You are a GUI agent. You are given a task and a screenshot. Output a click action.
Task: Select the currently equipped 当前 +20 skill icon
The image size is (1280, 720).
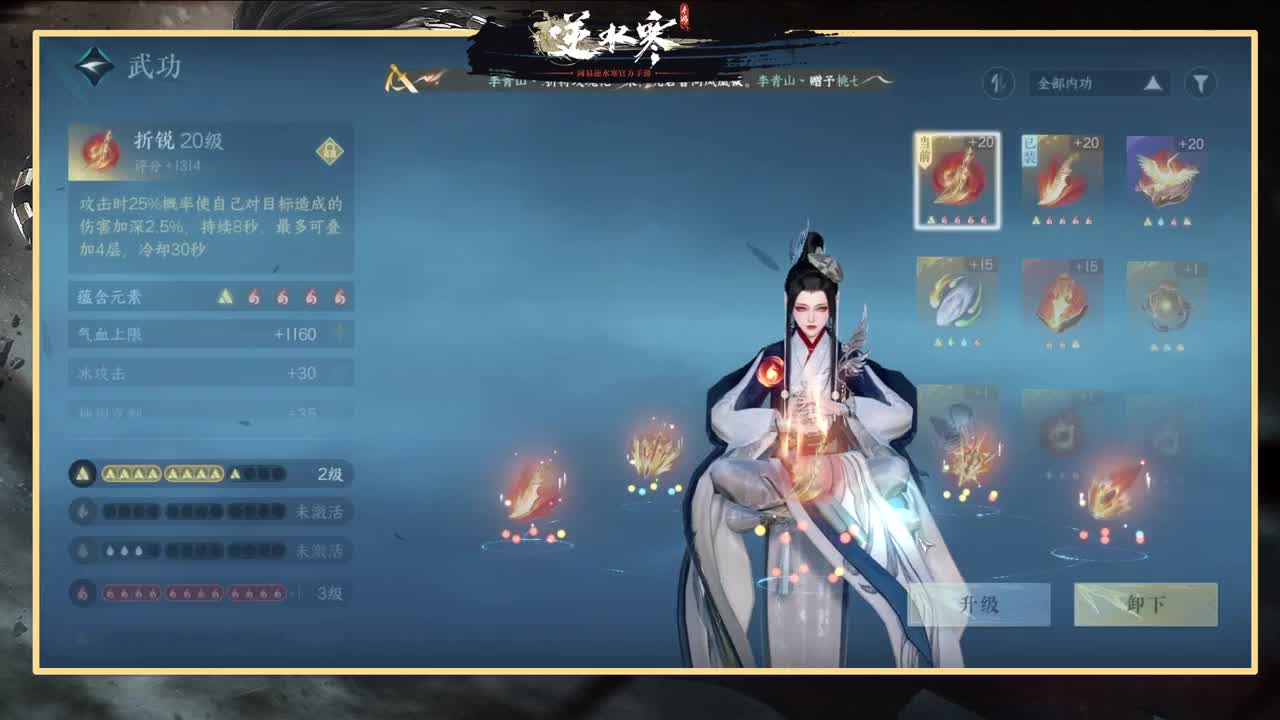click(956, 180)
